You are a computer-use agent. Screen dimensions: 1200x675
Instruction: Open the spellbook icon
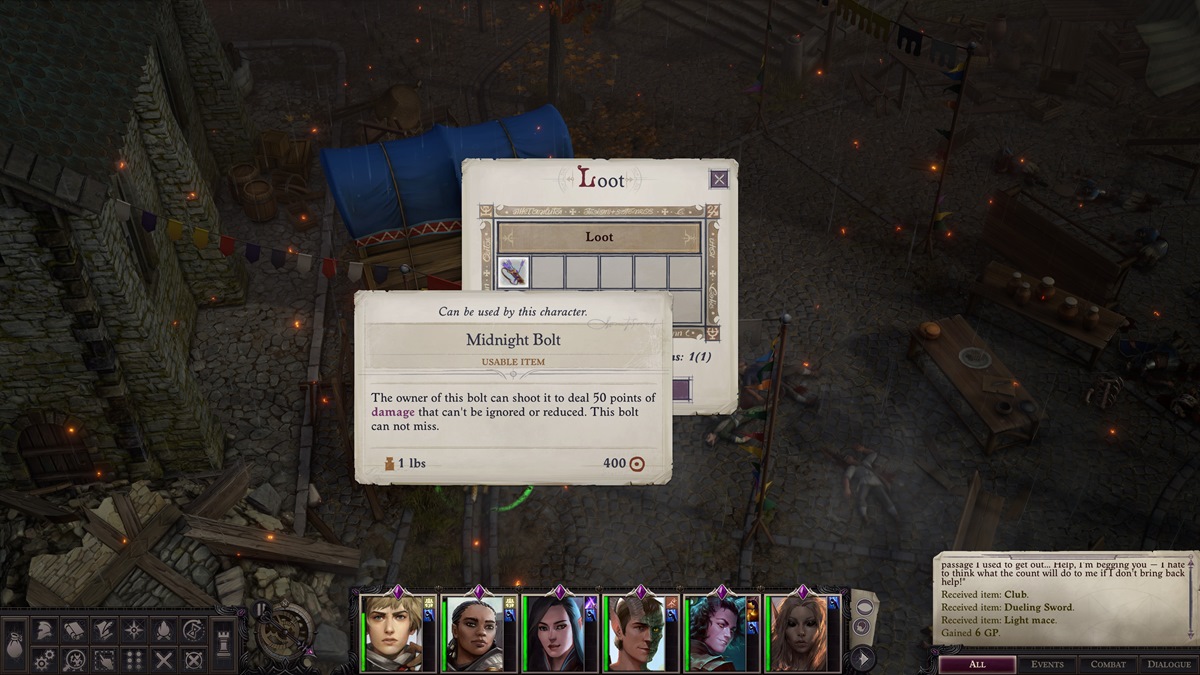click(x=104, y=630)
